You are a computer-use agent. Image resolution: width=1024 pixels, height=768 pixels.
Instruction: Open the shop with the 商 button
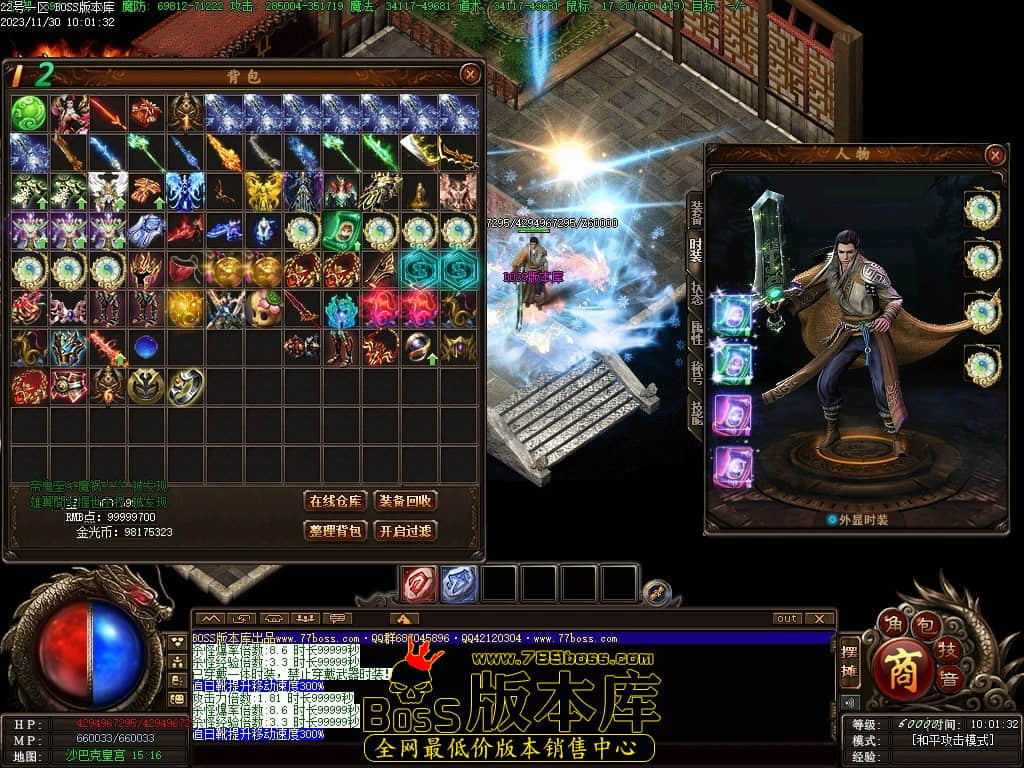click(902, 667)
